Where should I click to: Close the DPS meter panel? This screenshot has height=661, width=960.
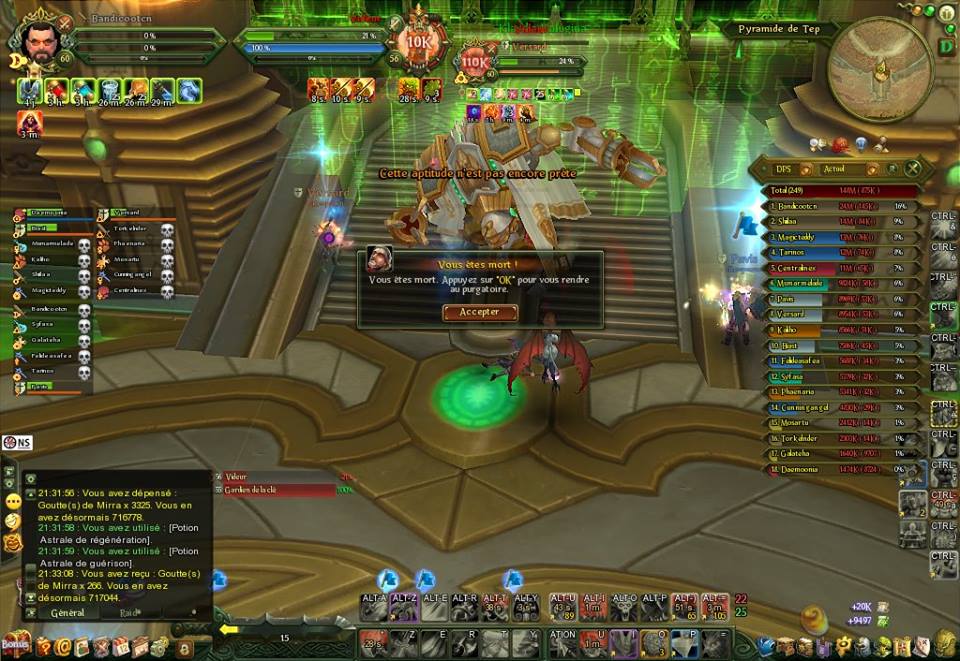tap(913, 169)
